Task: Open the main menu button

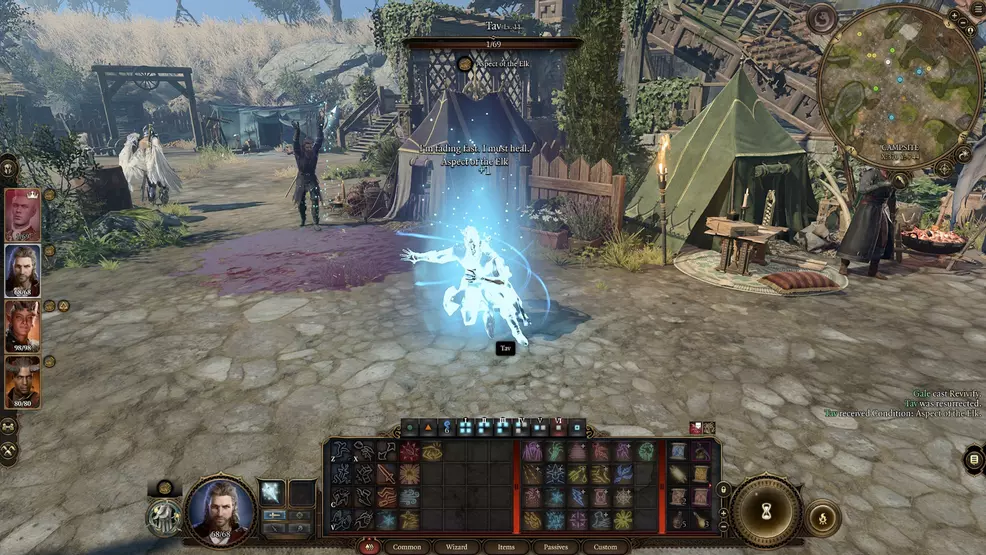Action: coord(976,10)
